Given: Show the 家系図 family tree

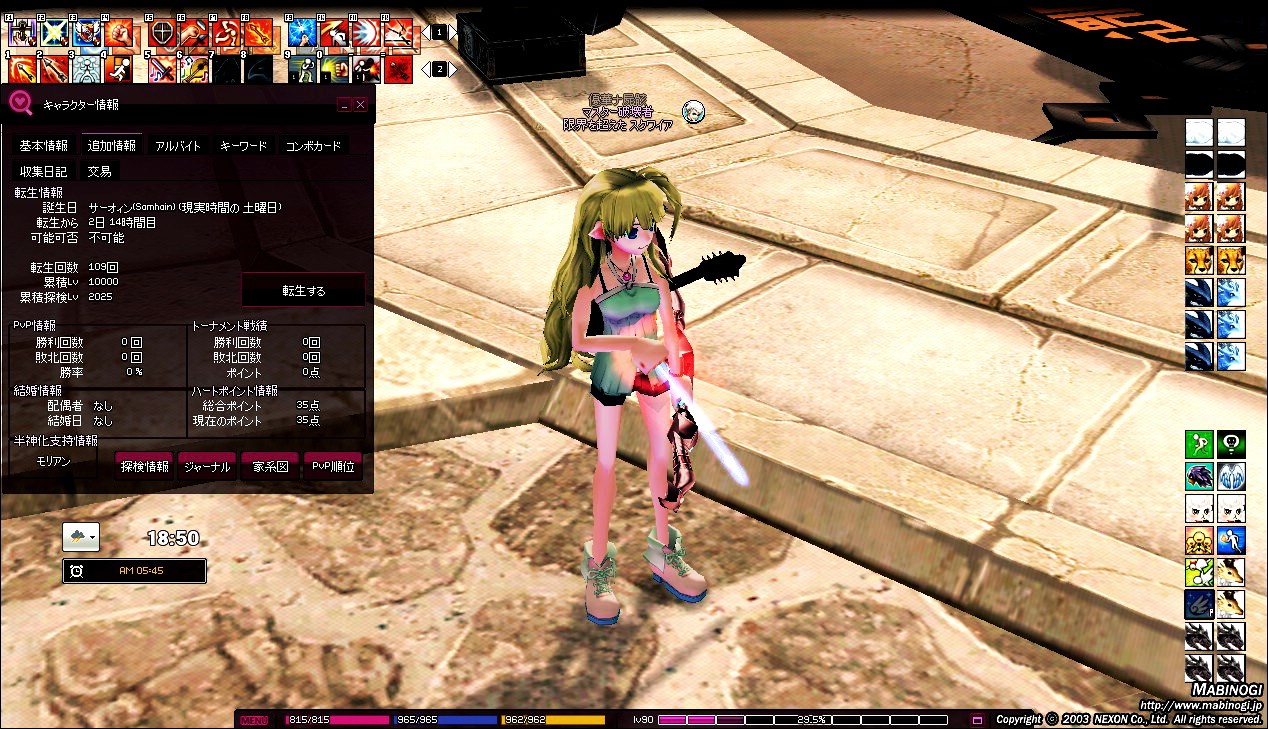Looking at the screenshot, I should tap(270, 466).
